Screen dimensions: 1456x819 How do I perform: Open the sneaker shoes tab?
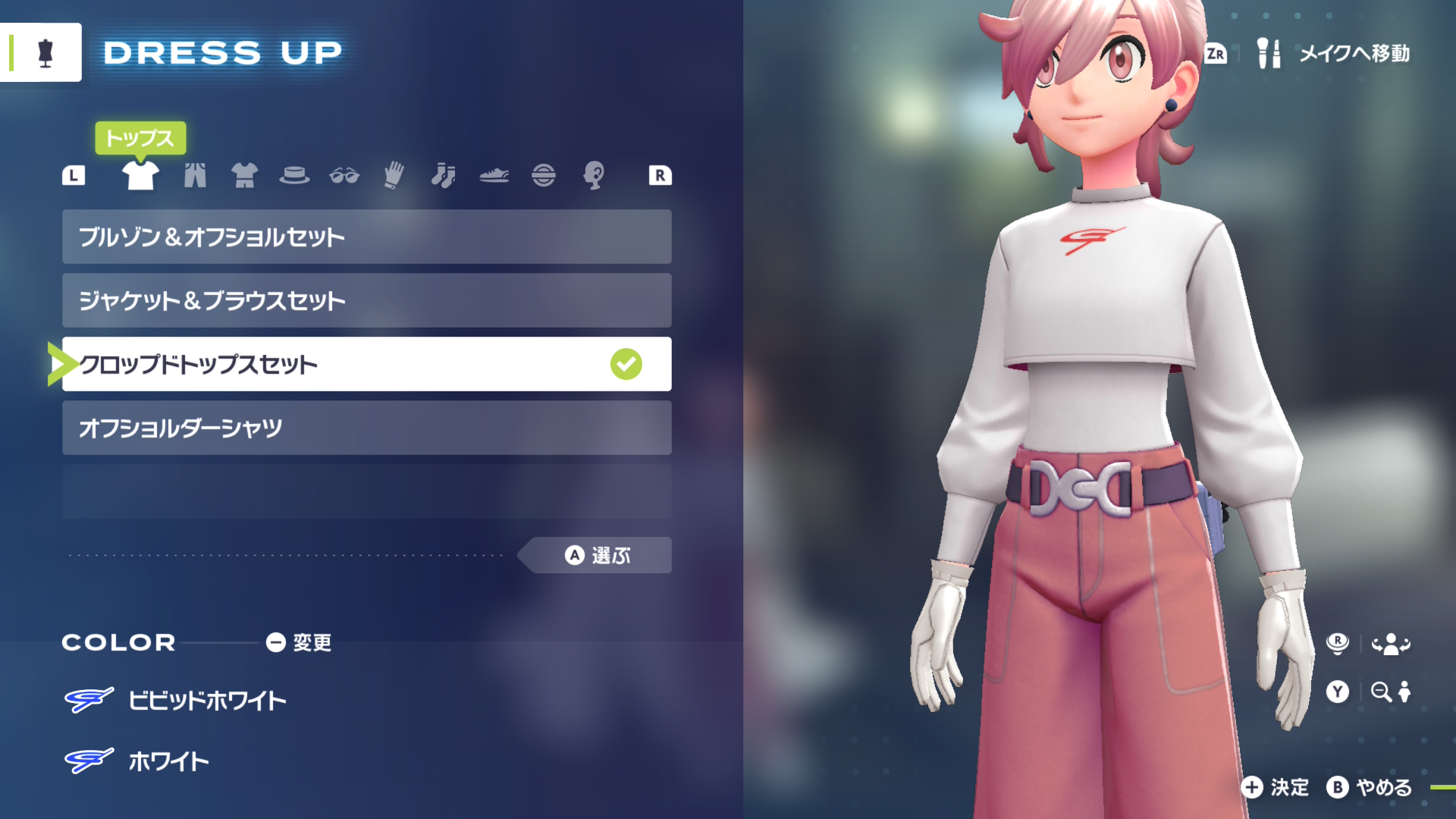494,175
